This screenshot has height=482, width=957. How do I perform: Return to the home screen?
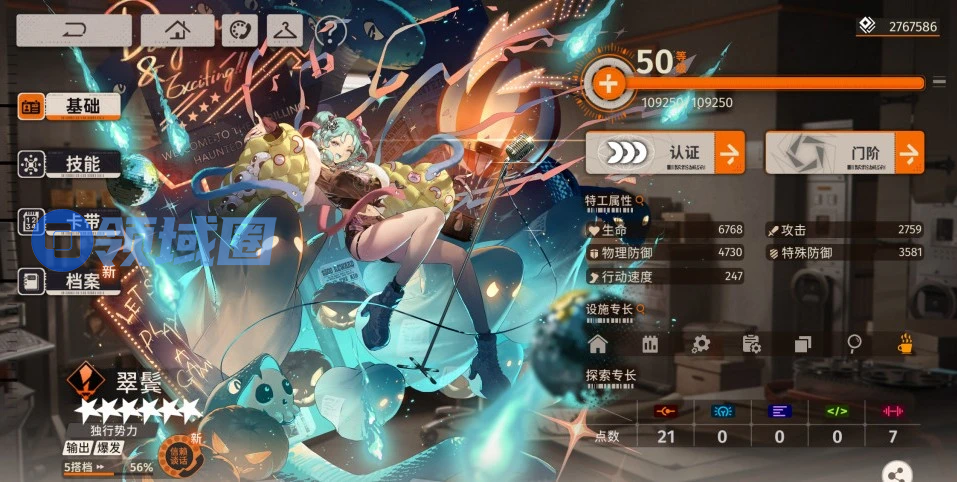pos(177,30)
